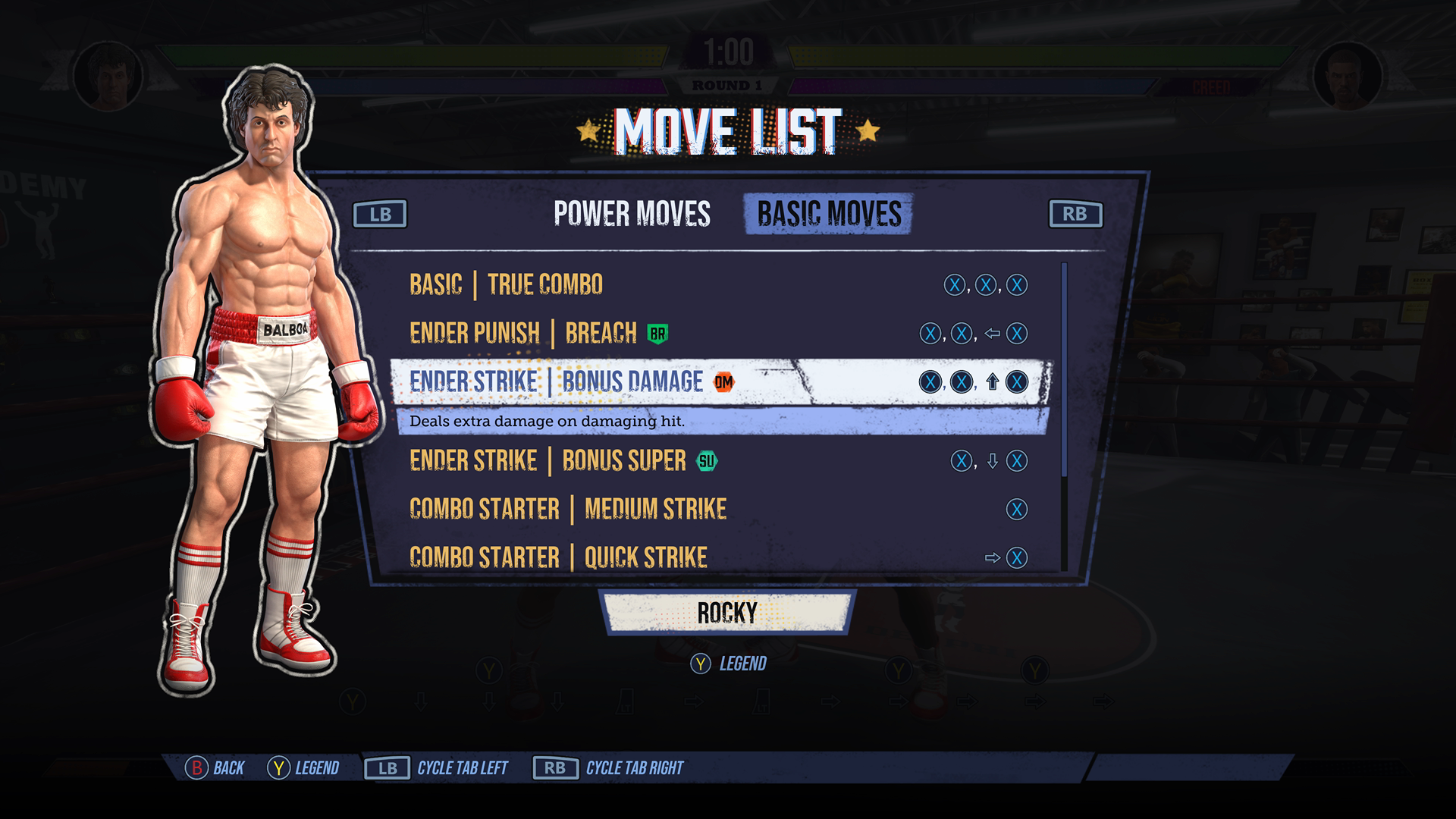Image resolution: width=1456 pixels, height=819 pixels.
Task: Highlight Ender Strike Bonus Damage row
Action: click(x=557, y=382)
